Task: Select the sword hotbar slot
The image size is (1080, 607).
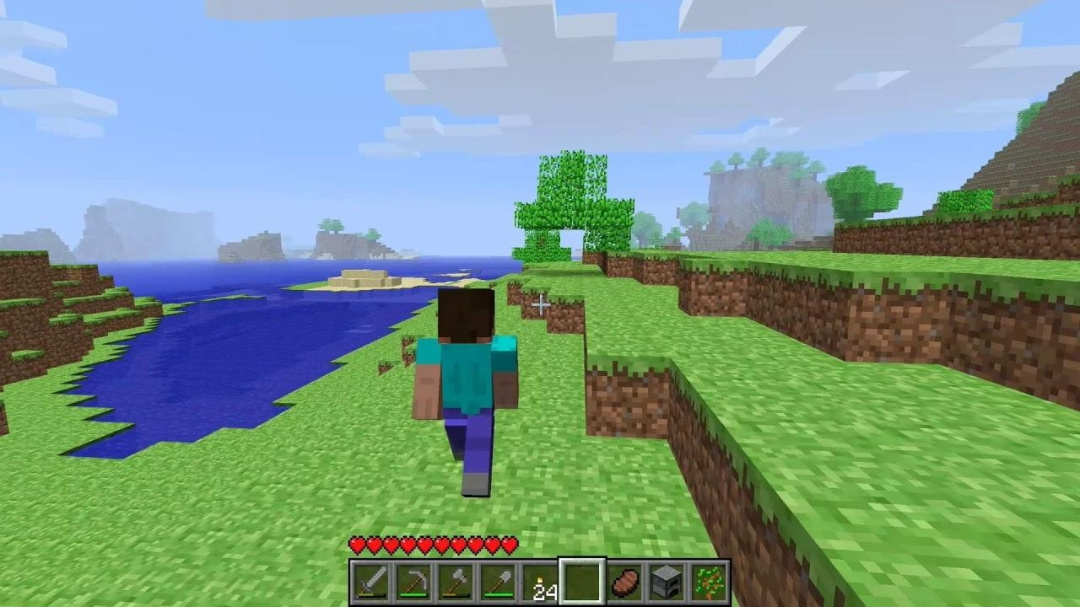Action: [369, 582]
